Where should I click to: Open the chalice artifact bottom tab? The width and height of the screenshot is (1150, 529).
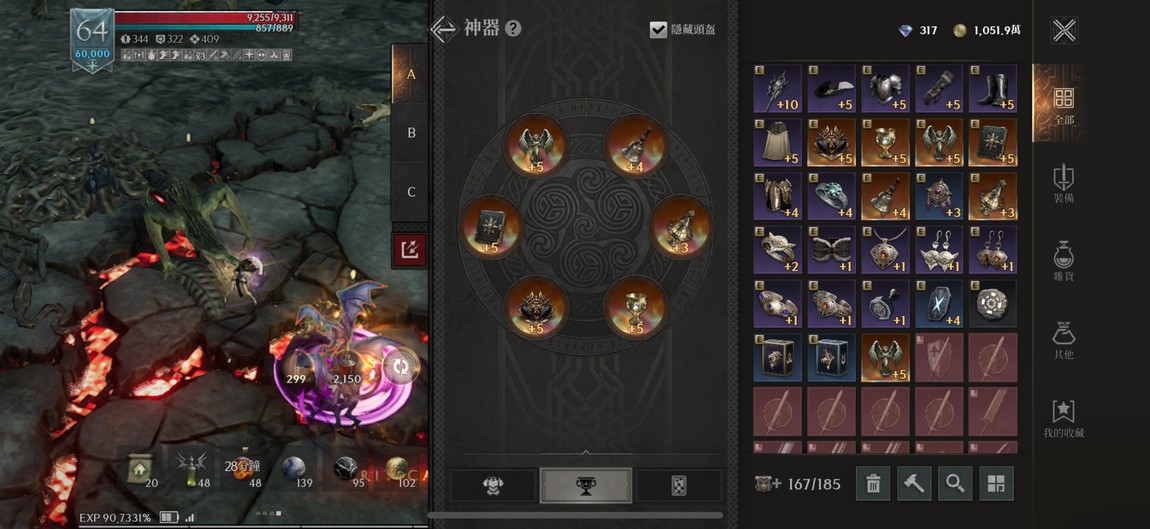pos(585,485)
